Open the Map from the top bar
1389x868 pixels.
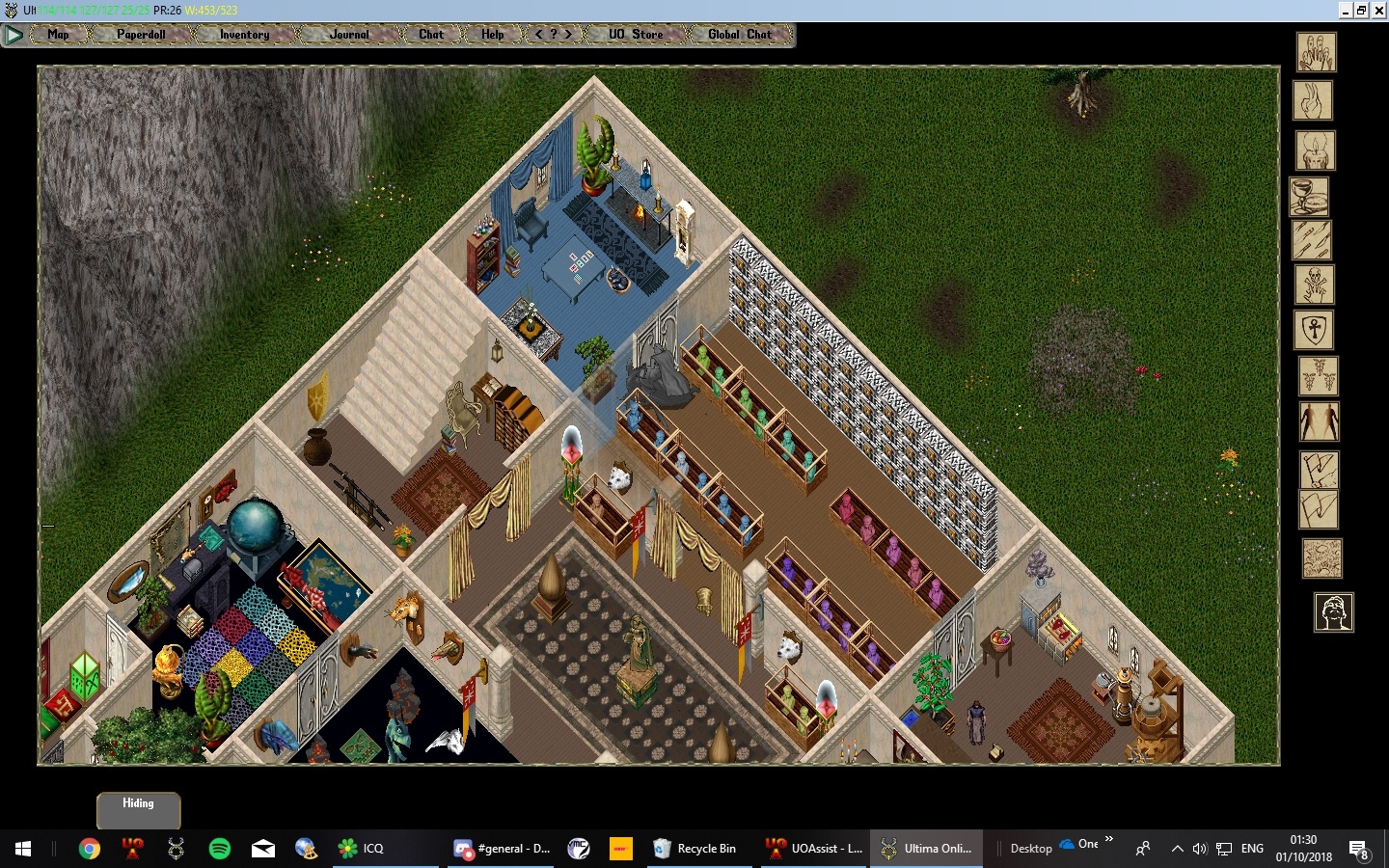(x=57, y=35)
